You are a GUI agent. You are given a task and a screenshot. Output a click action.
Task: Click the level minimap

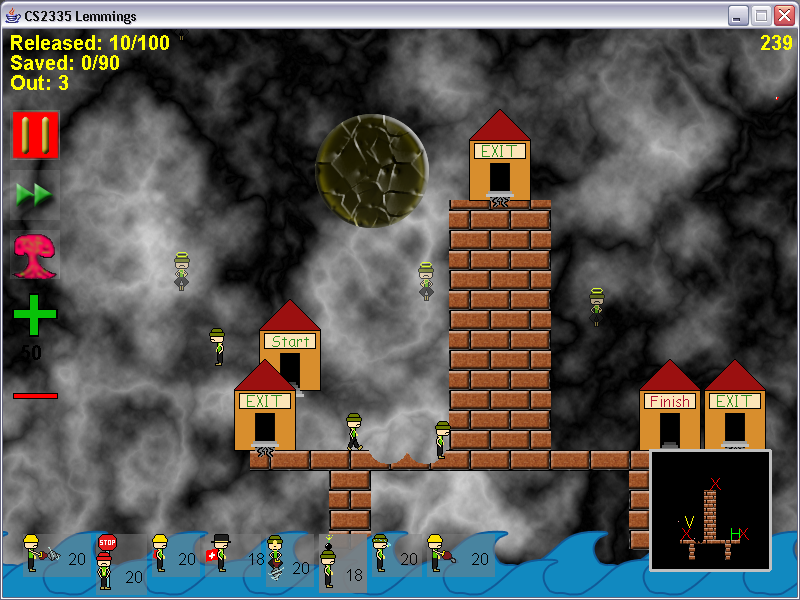coord(710,510)
